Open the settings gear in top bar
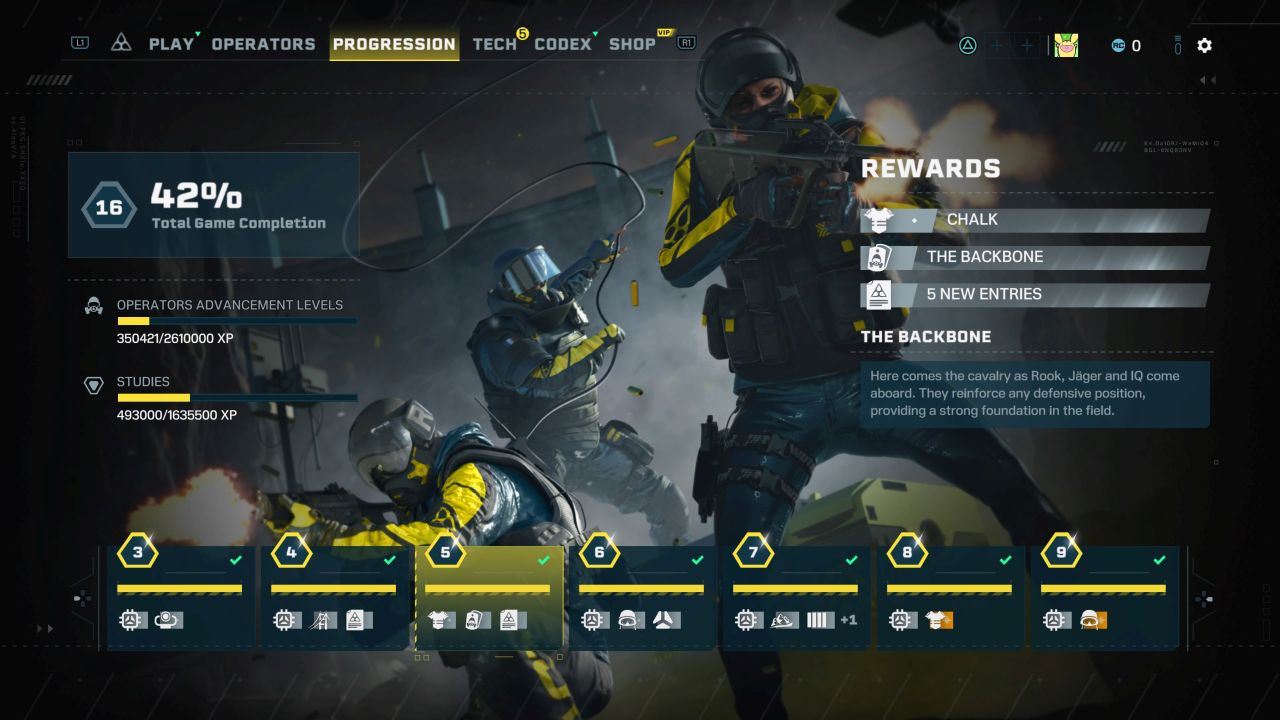 coord(1204,45)
